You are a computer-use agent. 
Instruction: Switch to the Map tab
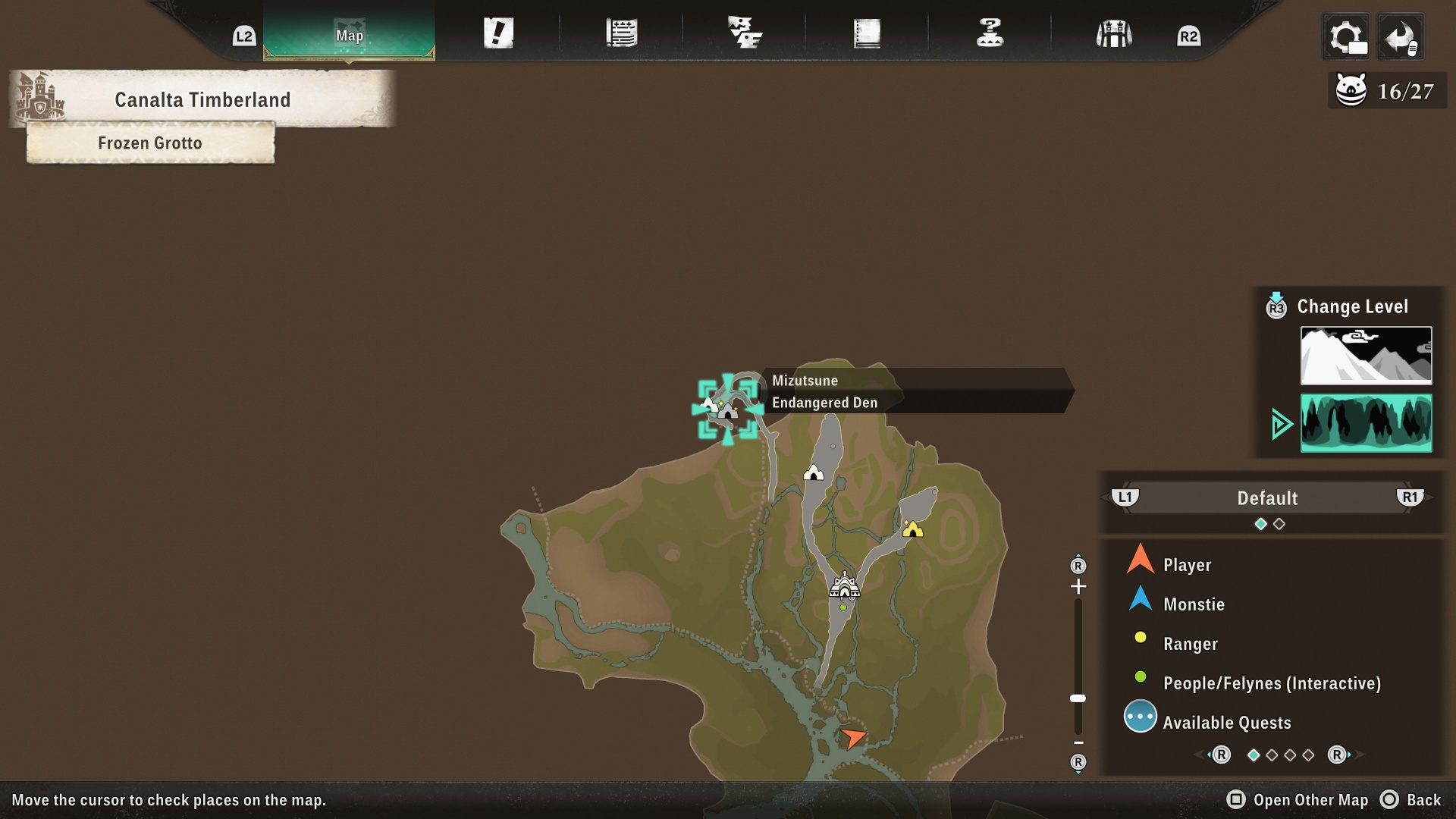pos(348,34)
